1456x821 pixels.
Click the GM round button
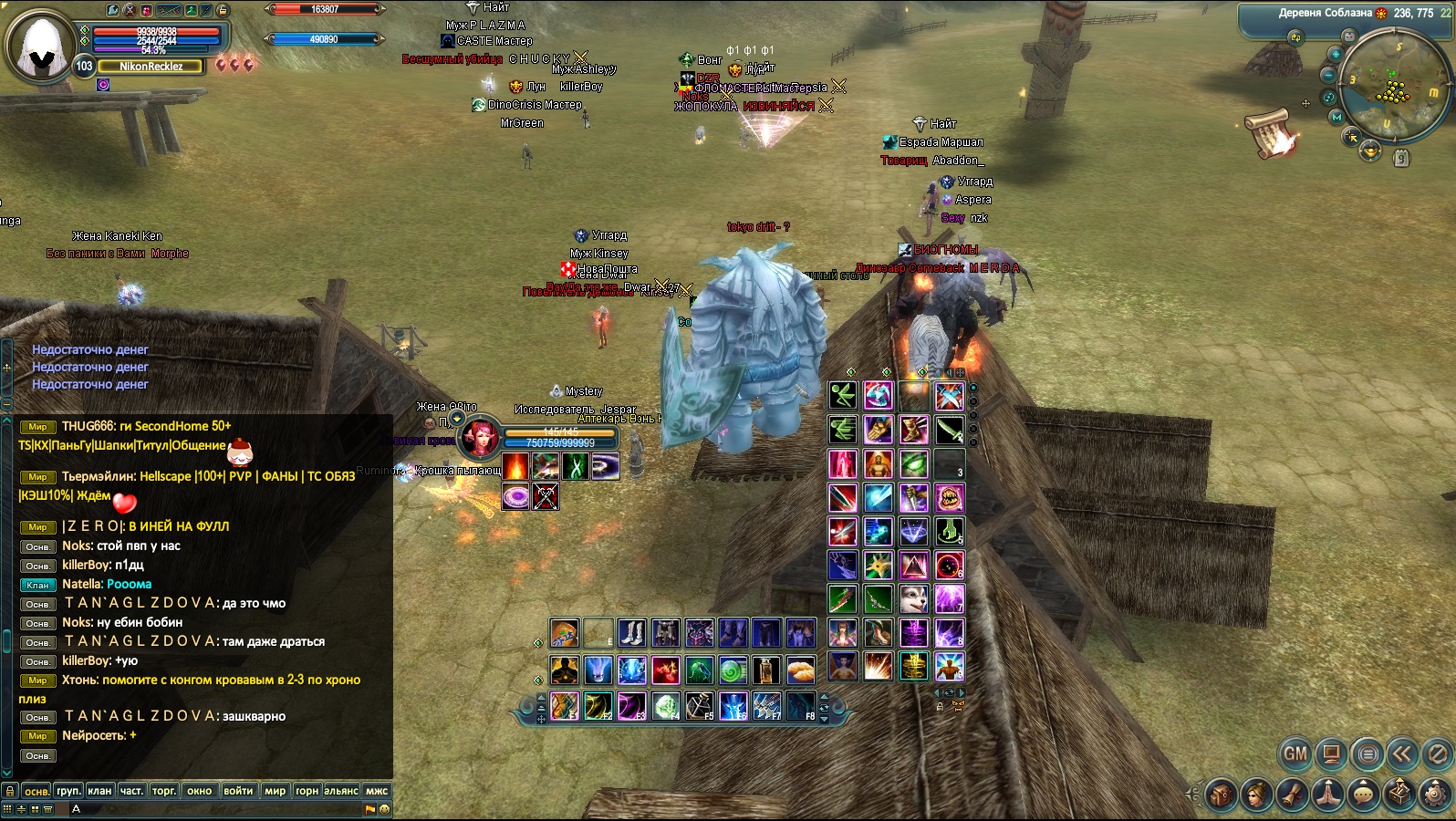click(x=1295, y=754)
